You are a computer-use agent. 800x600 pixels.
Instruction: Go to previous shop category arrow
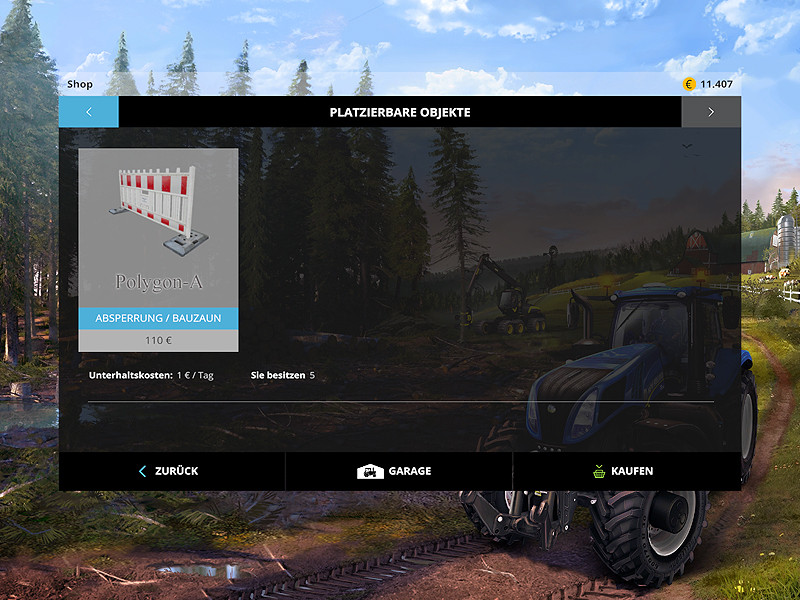pyautogui.click(x=88, y=112)
